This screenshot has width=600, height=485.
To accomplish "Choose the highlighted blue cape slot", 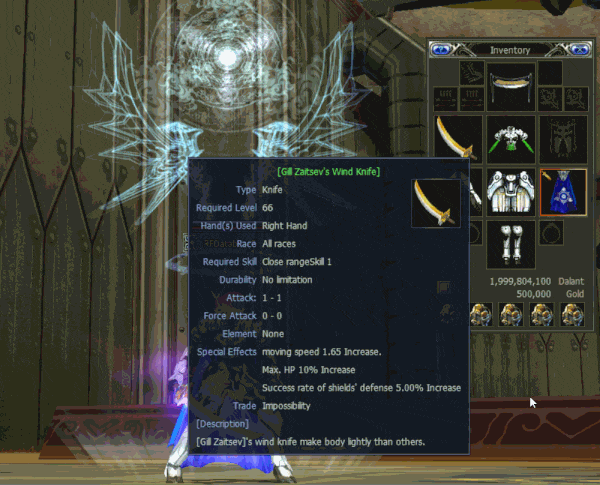I will coord(562,190).
